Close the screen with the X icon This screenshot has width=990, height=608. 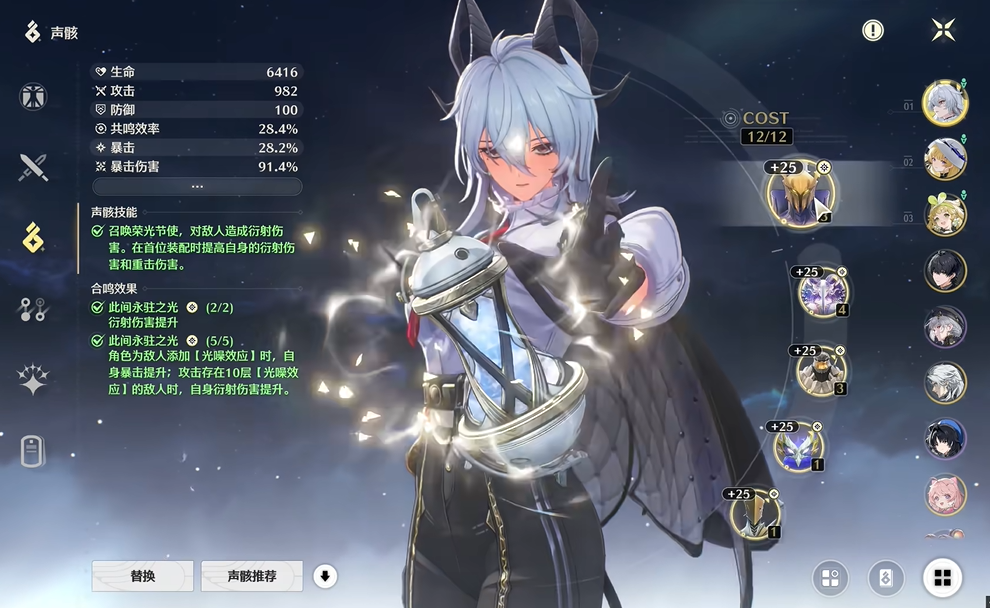pos(943,30)
